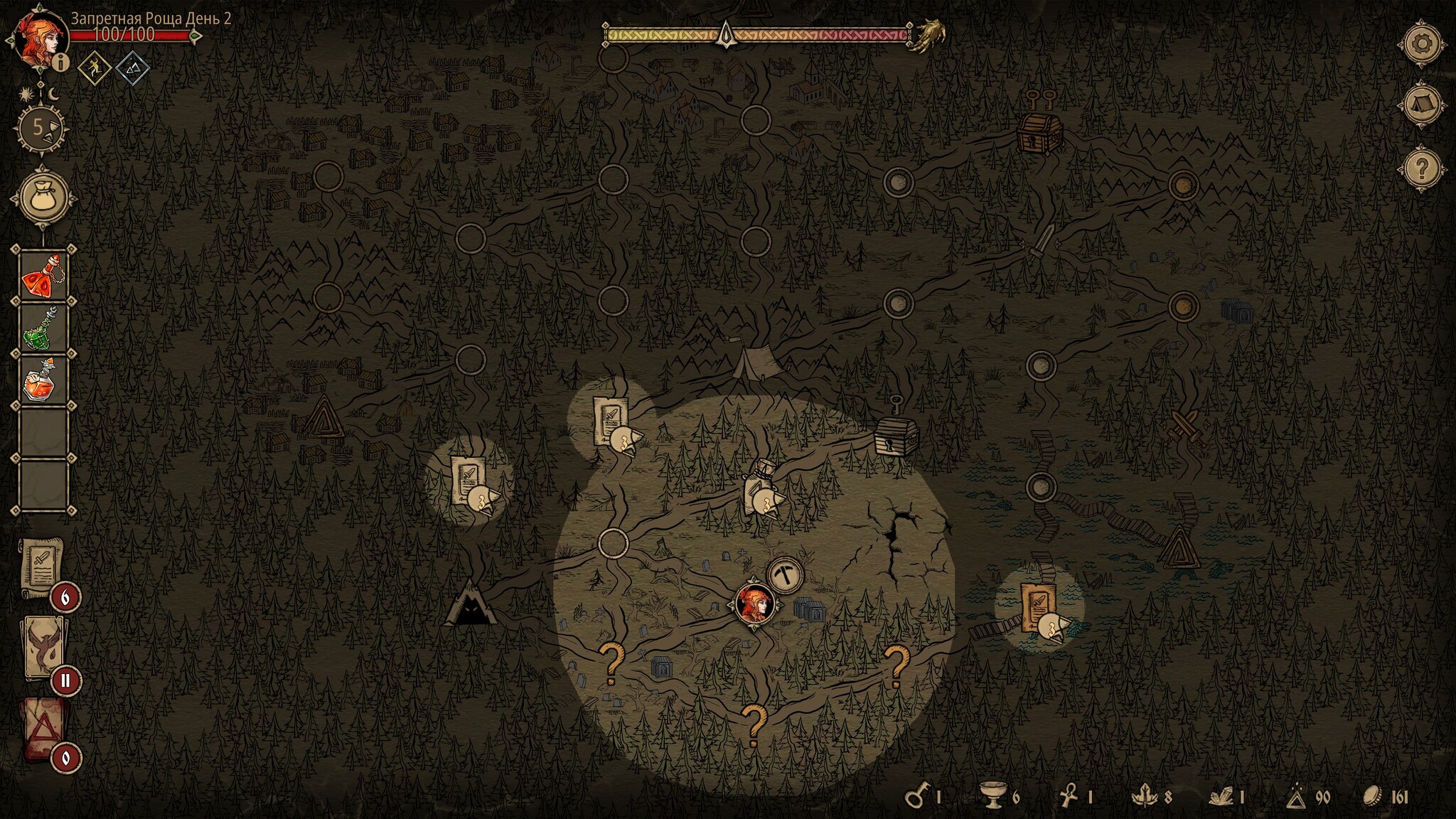Open the camp tent button
The image size is (1456, 819).
click(1421, 106)
